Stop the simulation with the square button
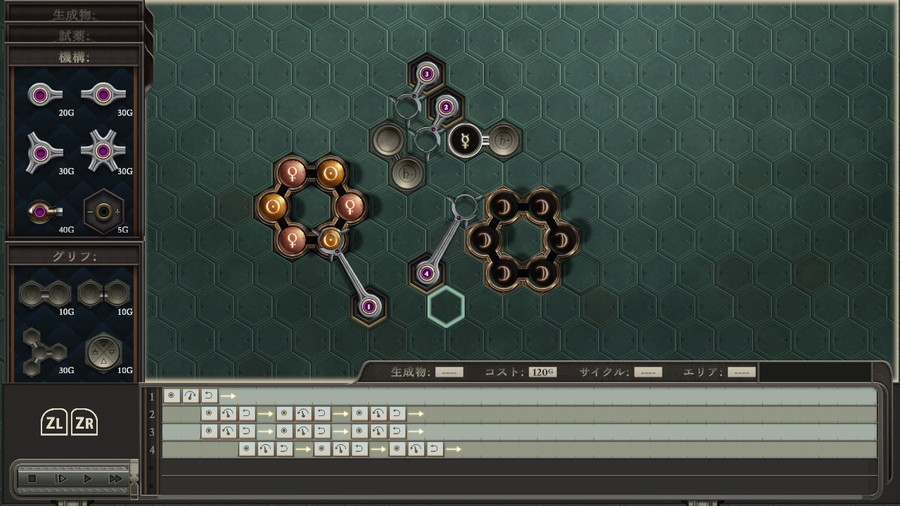Viewport: 900px width, 506px height. [x=33, y=479]
